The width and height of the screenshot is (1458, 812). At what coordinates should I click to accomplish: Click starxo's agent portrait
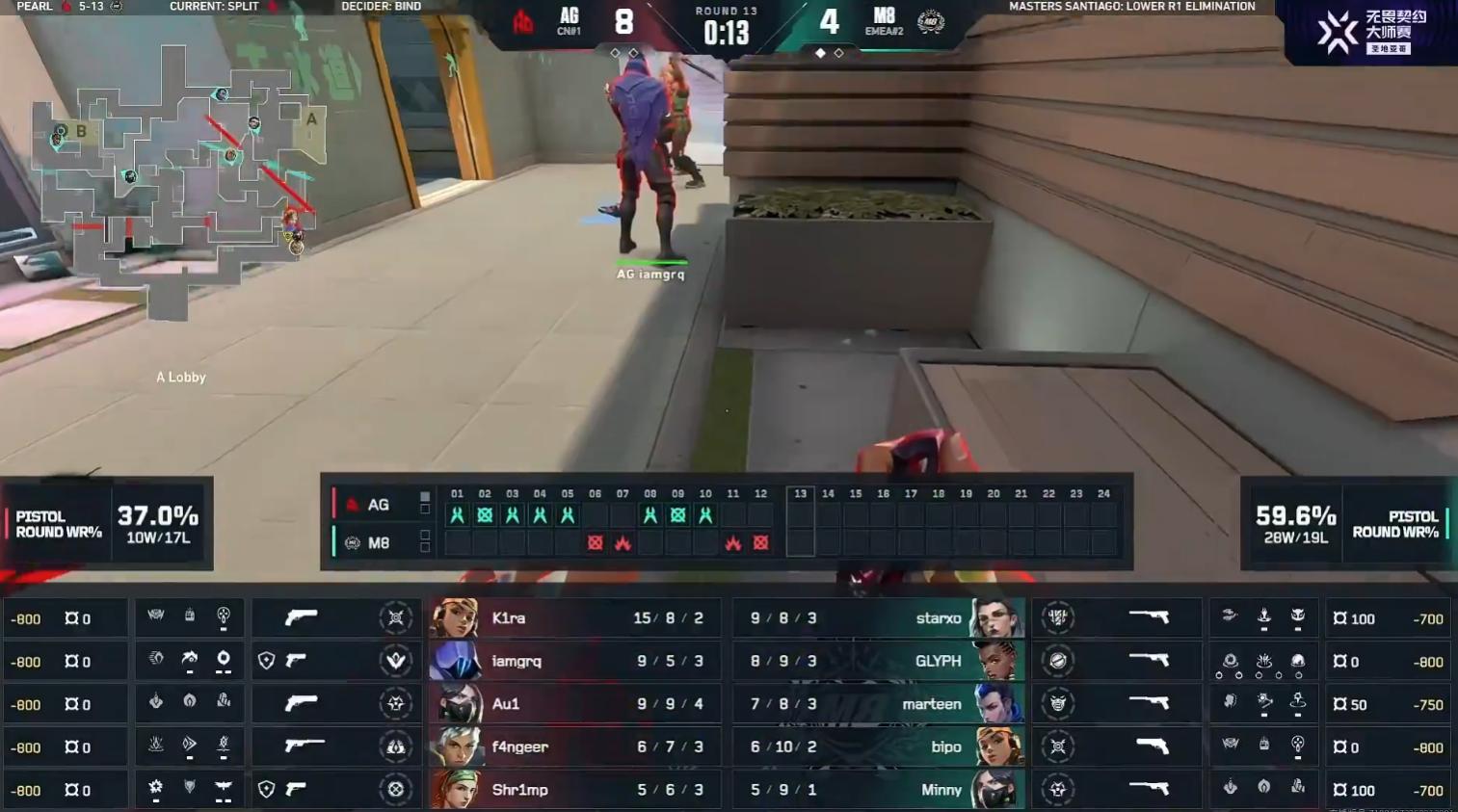click(995, 618)
